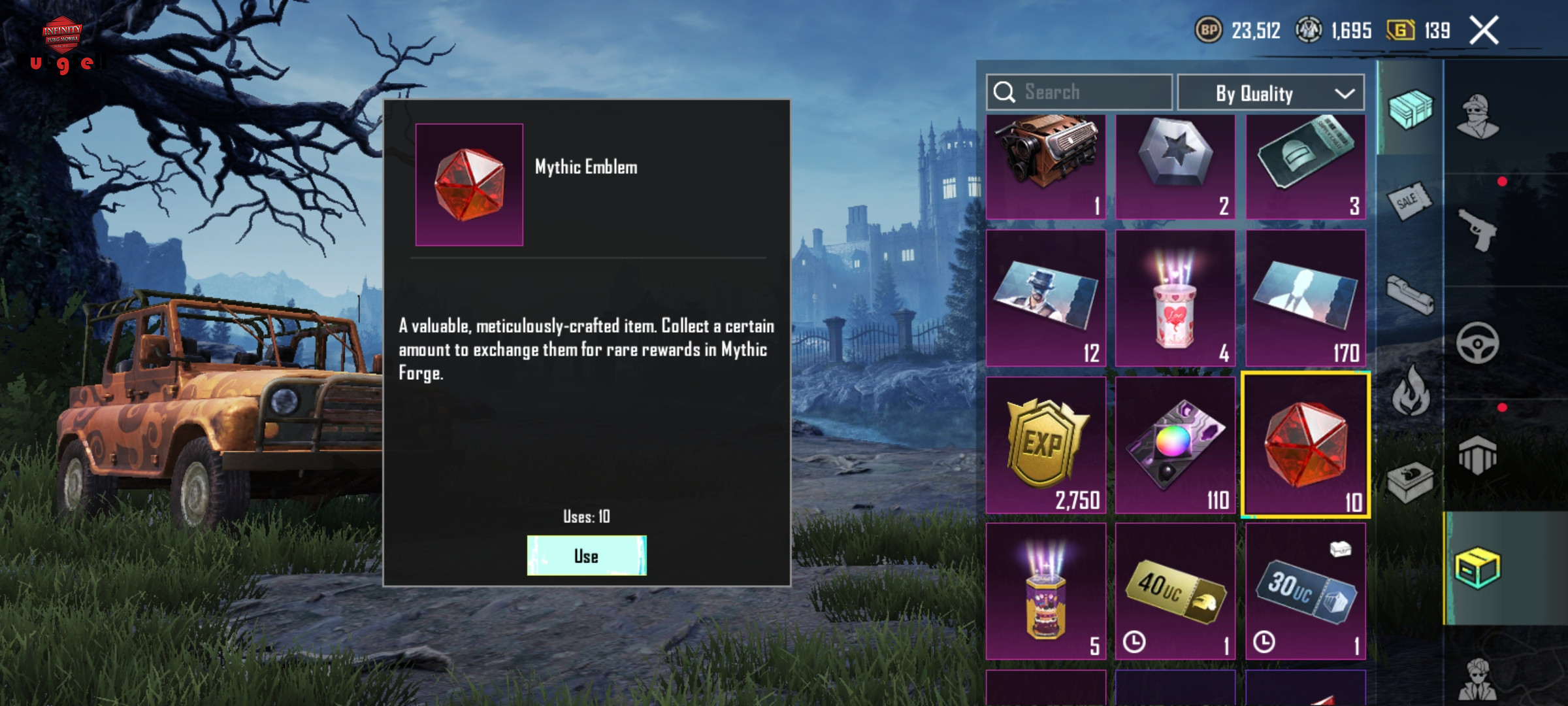The image size is (1568, 706).
Task: Close the inventory screen
Action: pyautogui.click(x=1484, y=31)
